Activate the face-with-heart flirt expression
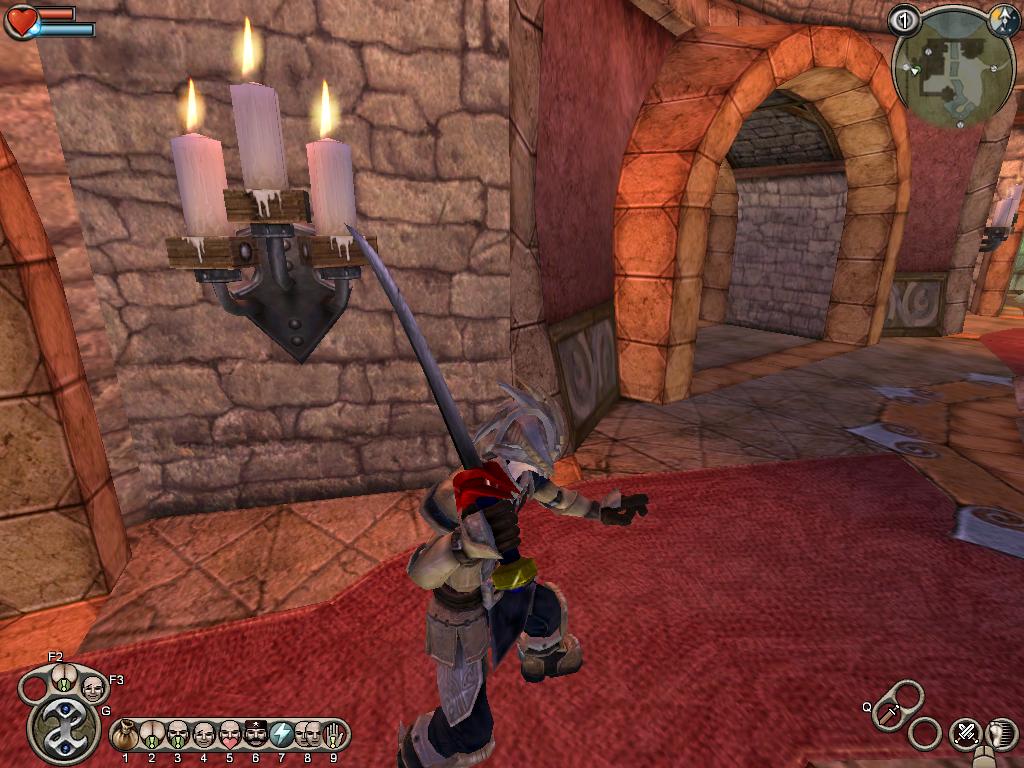The height and width of the screenshot is (768, 1024). click(x=230, y=735)
